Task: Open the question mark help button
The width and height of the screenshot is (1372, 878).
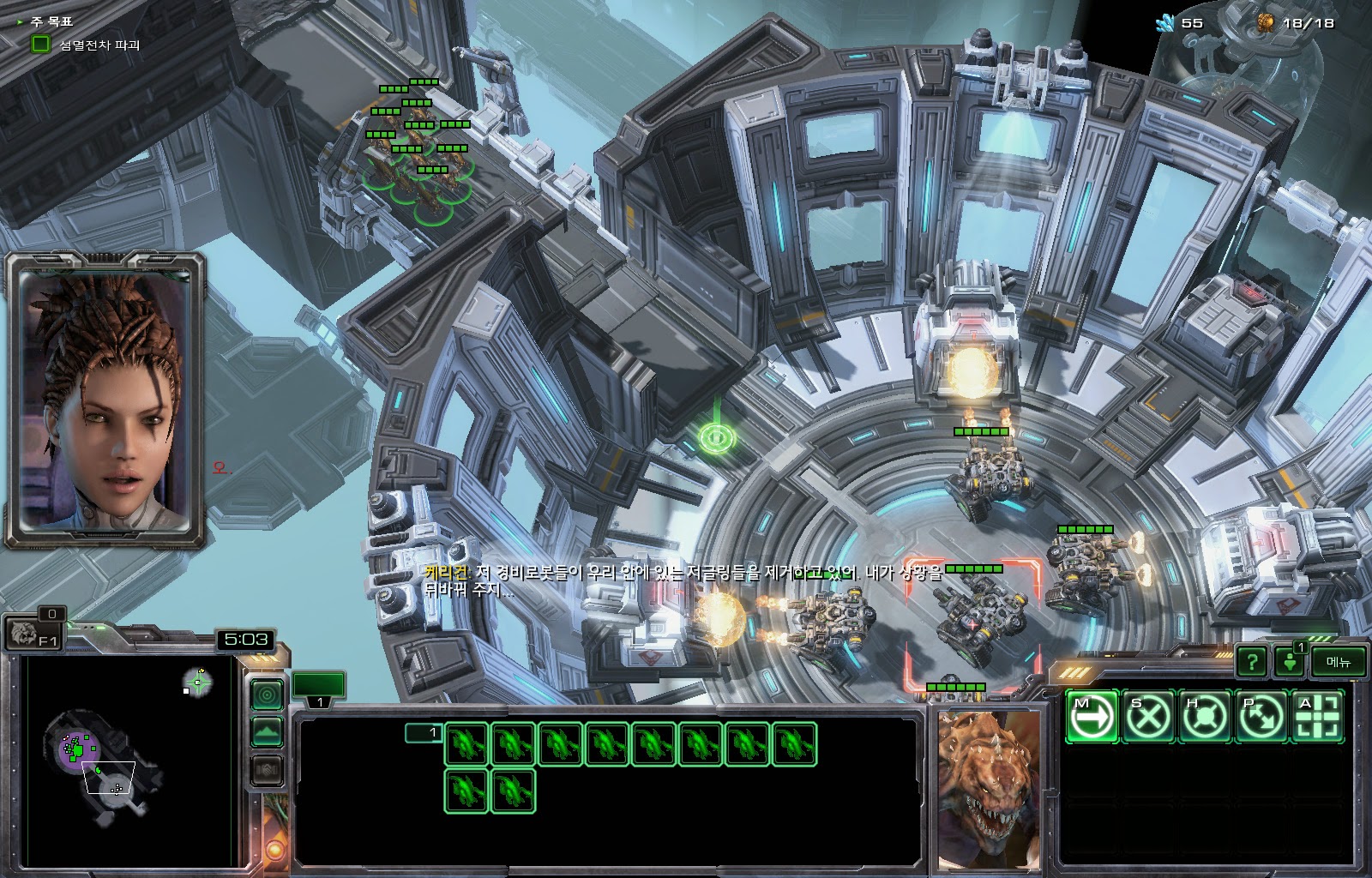Action: point(1251,661)
